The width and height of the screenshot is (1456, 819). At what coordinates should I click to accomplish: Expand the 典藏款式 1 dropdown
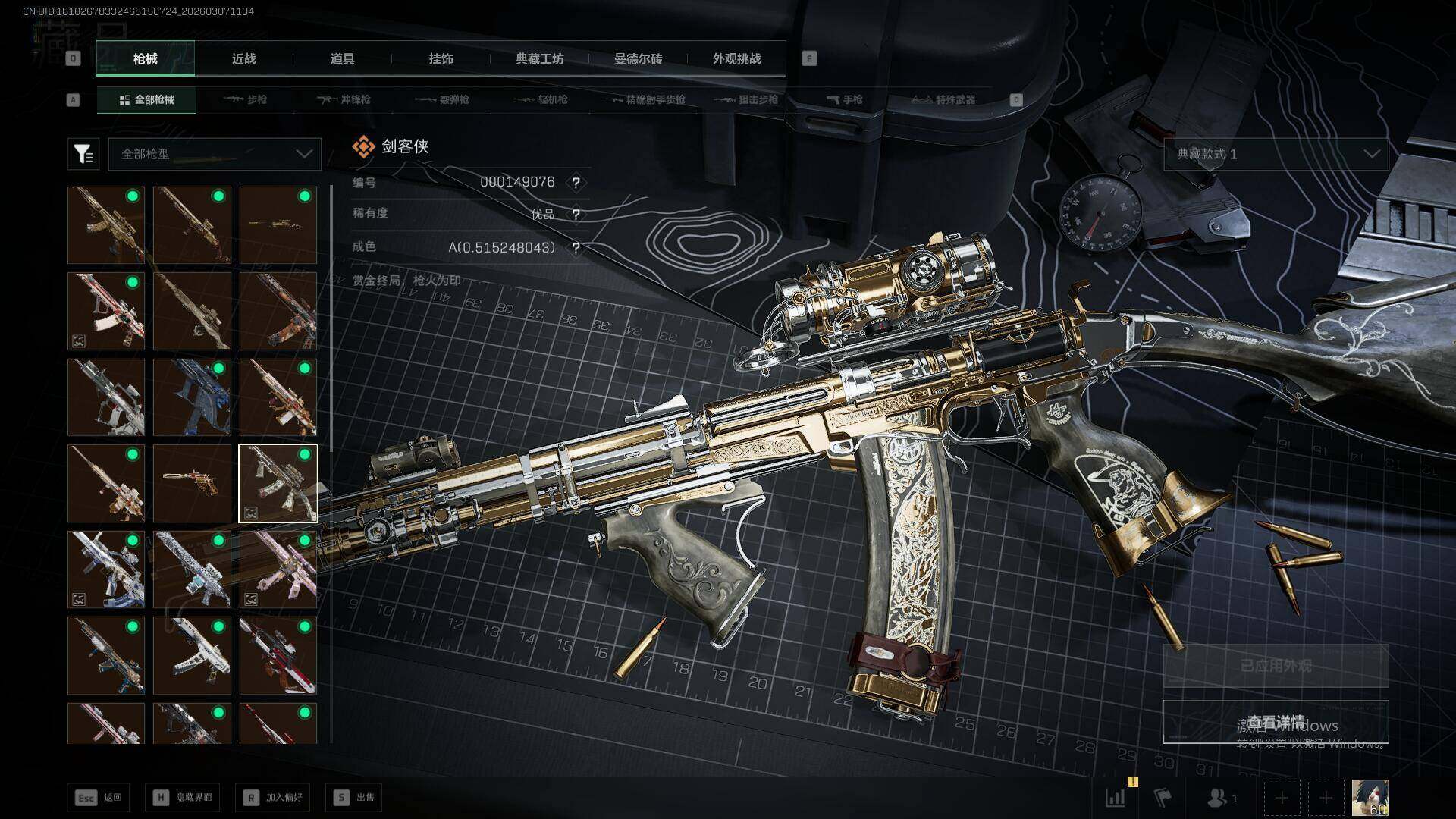pos(1276,154)
